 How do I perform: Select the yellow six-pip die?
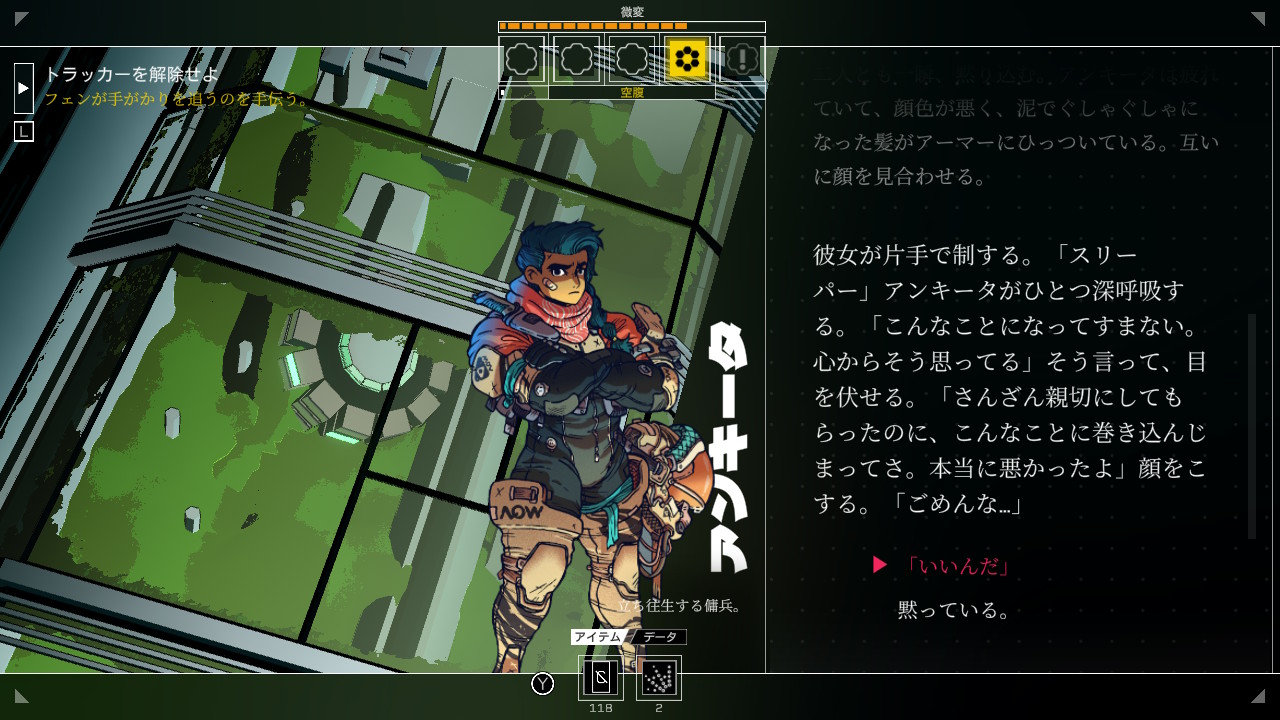tap(687, 59)
